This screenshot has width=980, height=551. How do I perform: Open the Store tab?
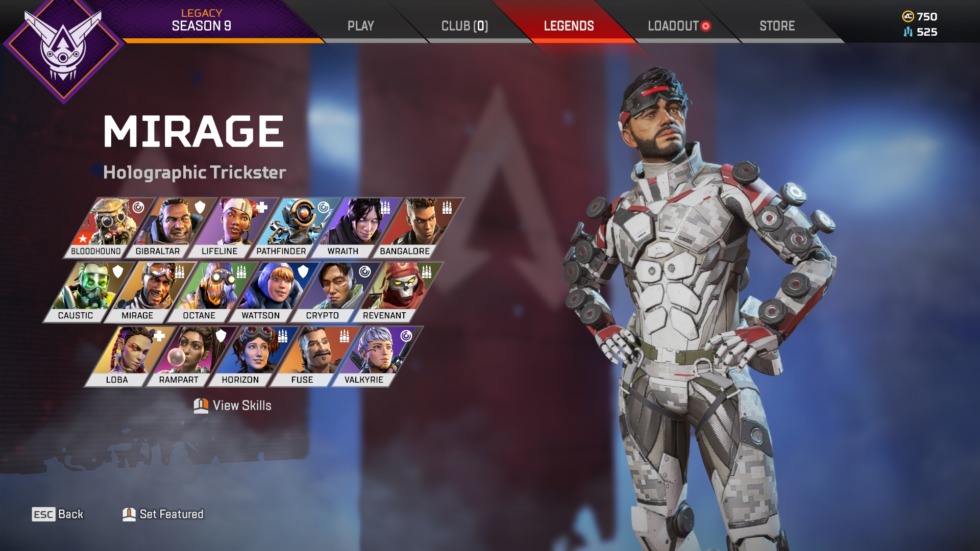pos(777,26)
